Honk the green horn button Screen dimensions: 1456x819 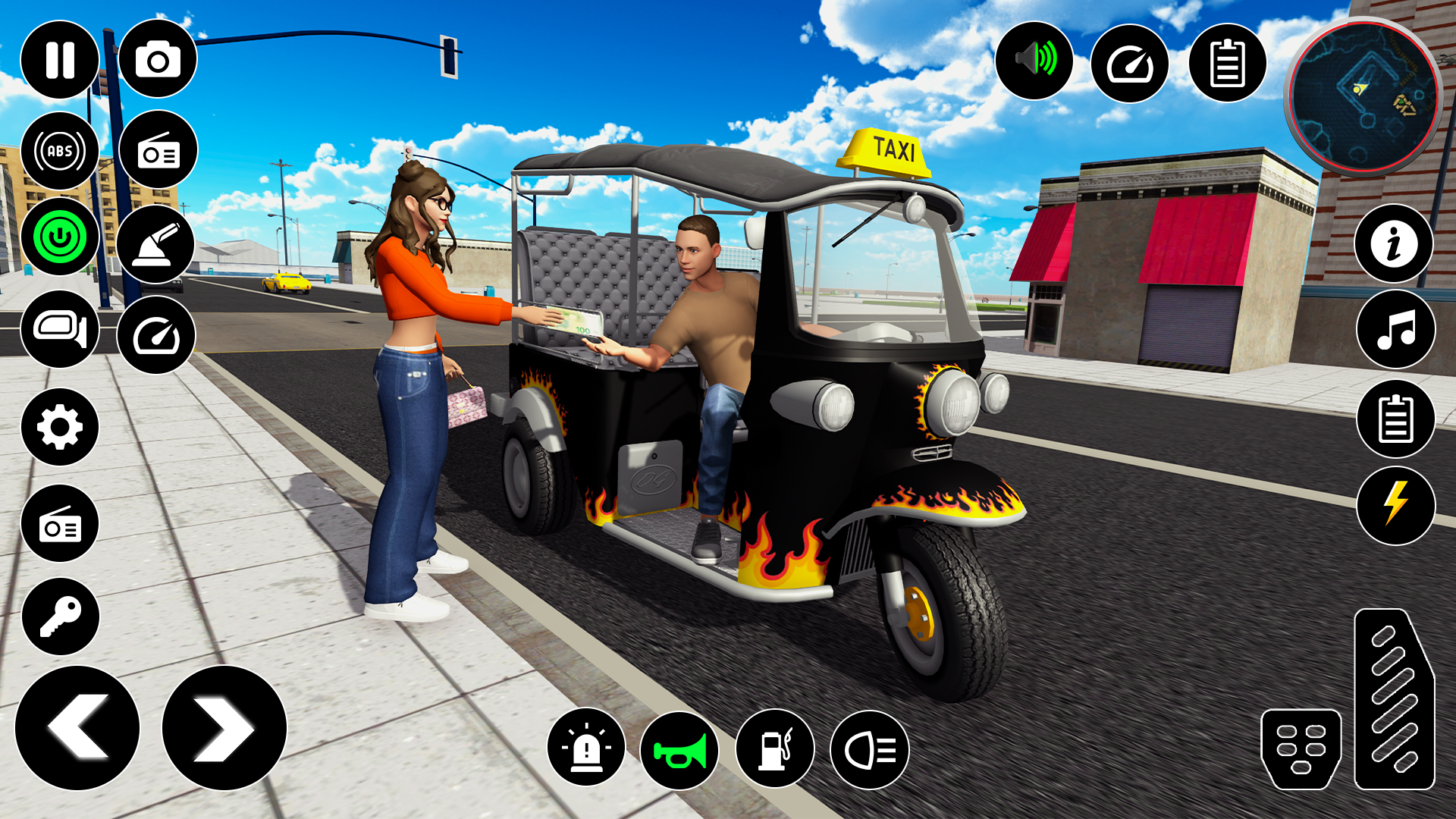click(679, 751)
